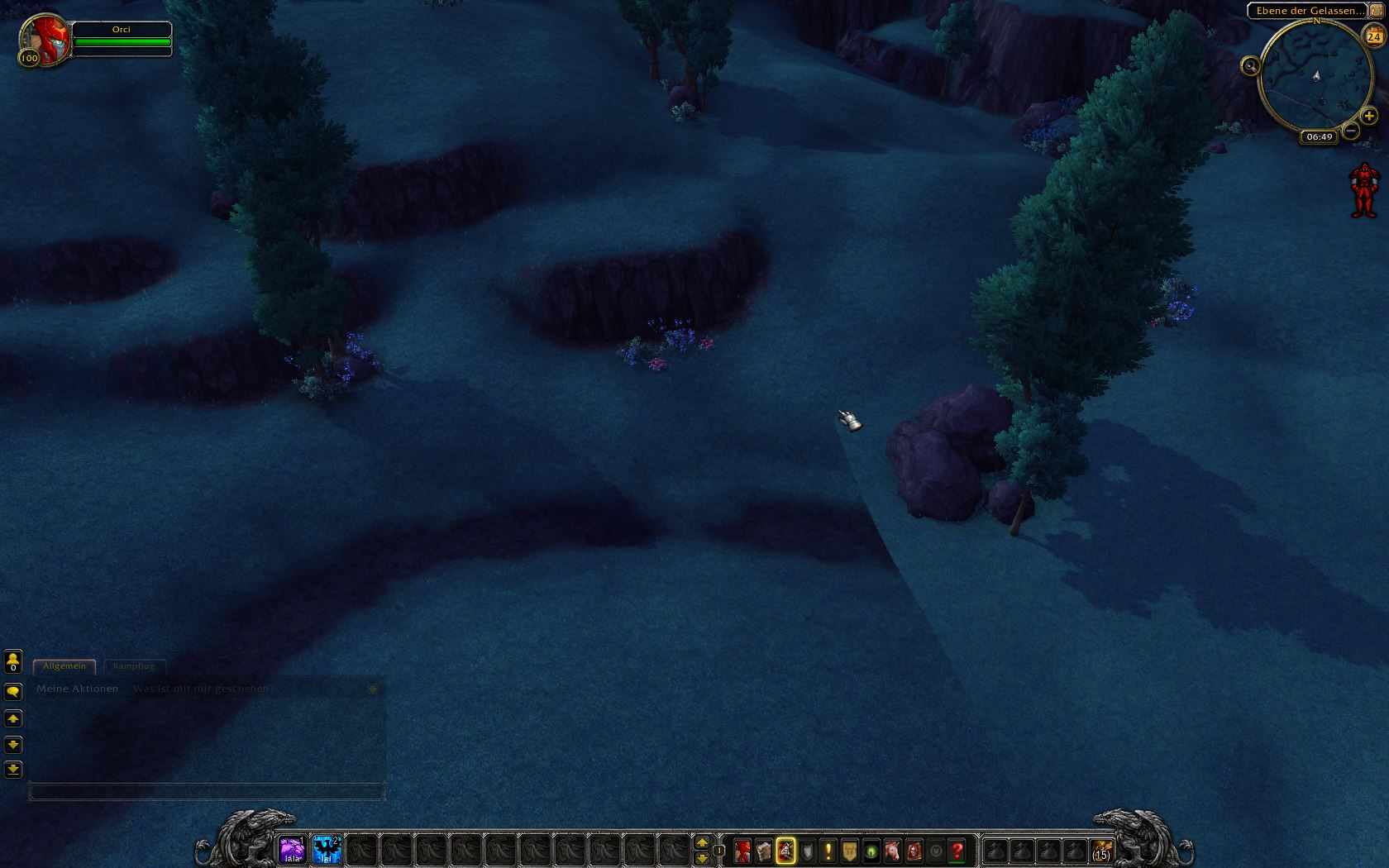Zoom in the minimap with the plus button
Image resolution: width=1389 pixels, height=868 pixels.
tap(1369, 117)
